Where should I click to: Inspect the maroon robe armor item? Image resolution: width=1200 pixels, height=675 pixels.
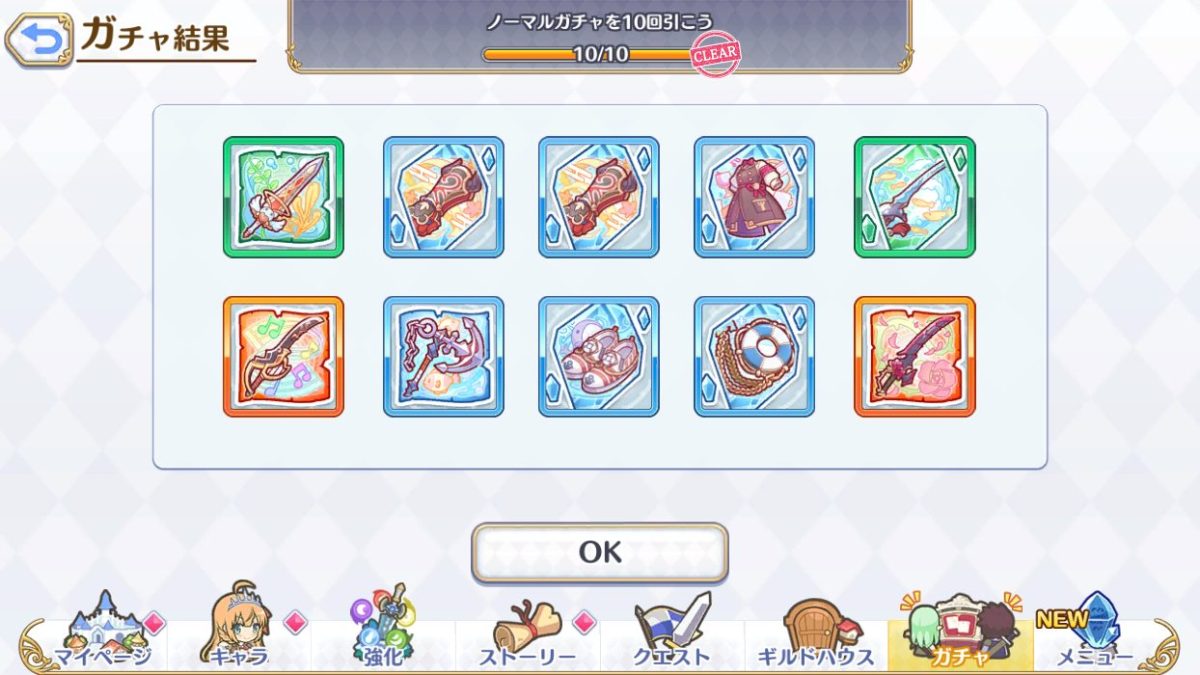[x=754, y=197]
